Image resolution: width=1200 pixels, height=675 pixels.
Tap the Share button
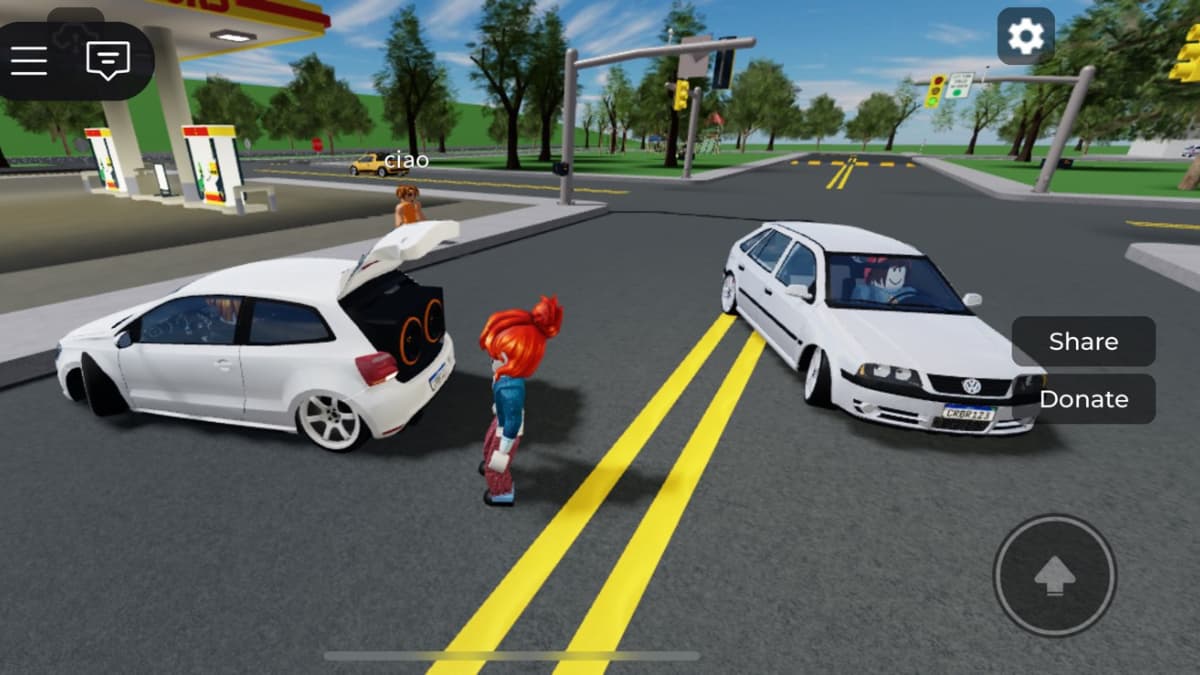[1083, 342]
